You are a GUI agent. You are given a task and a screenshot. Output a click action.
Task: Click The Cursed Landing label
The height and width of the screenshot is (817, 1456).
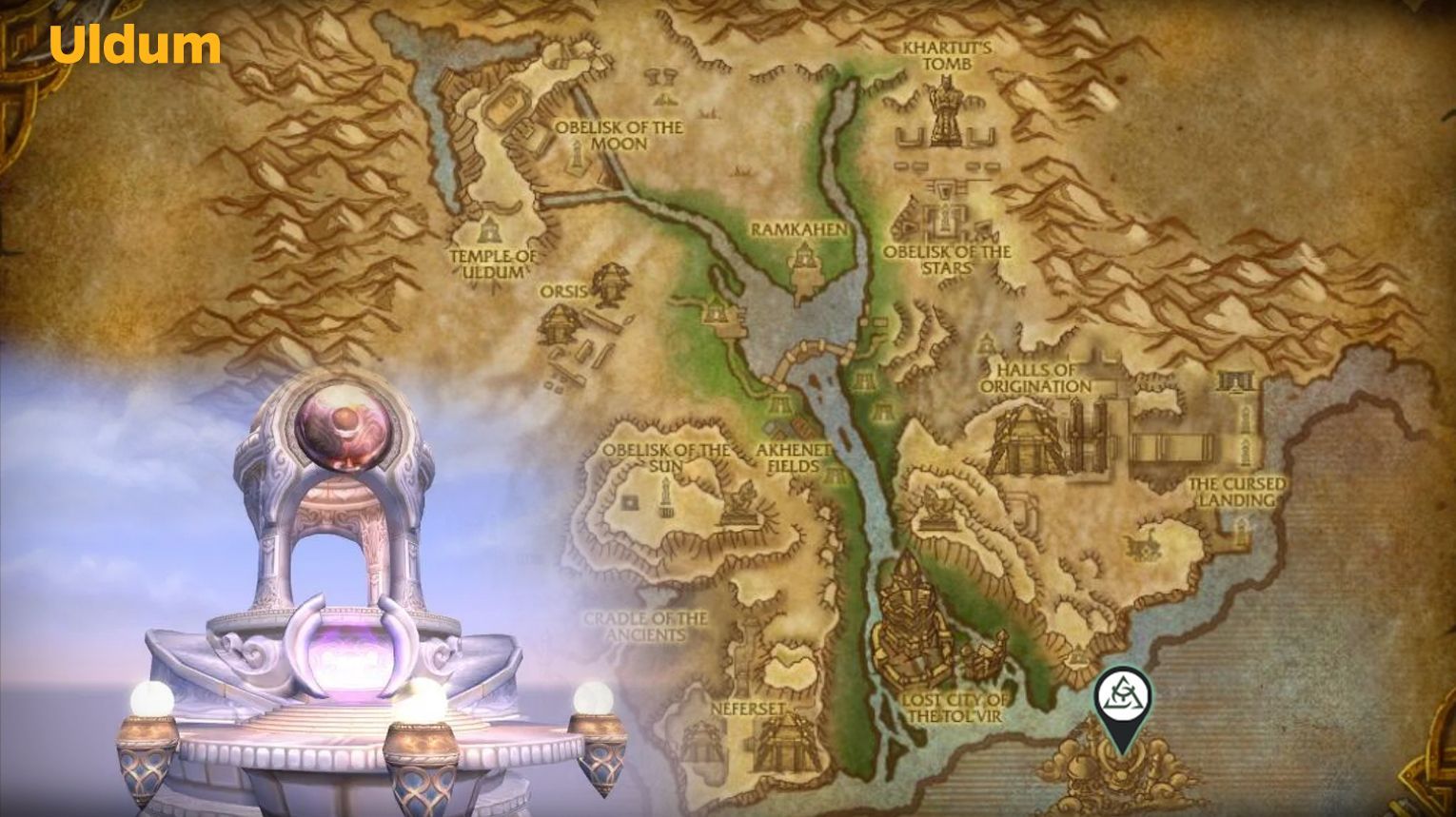point(1237,490)
